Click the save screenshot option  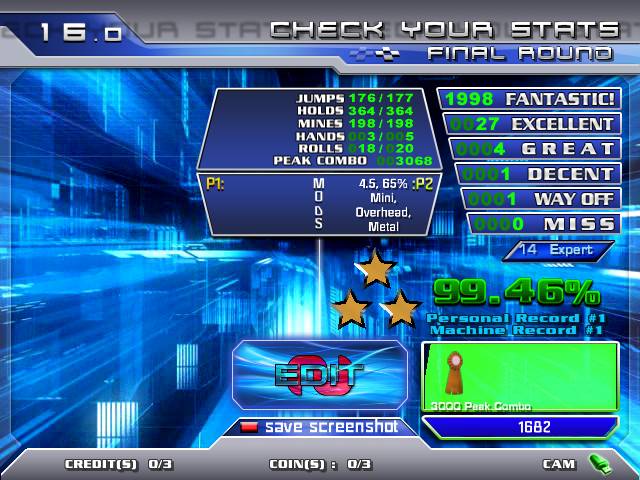click(320, 427)
